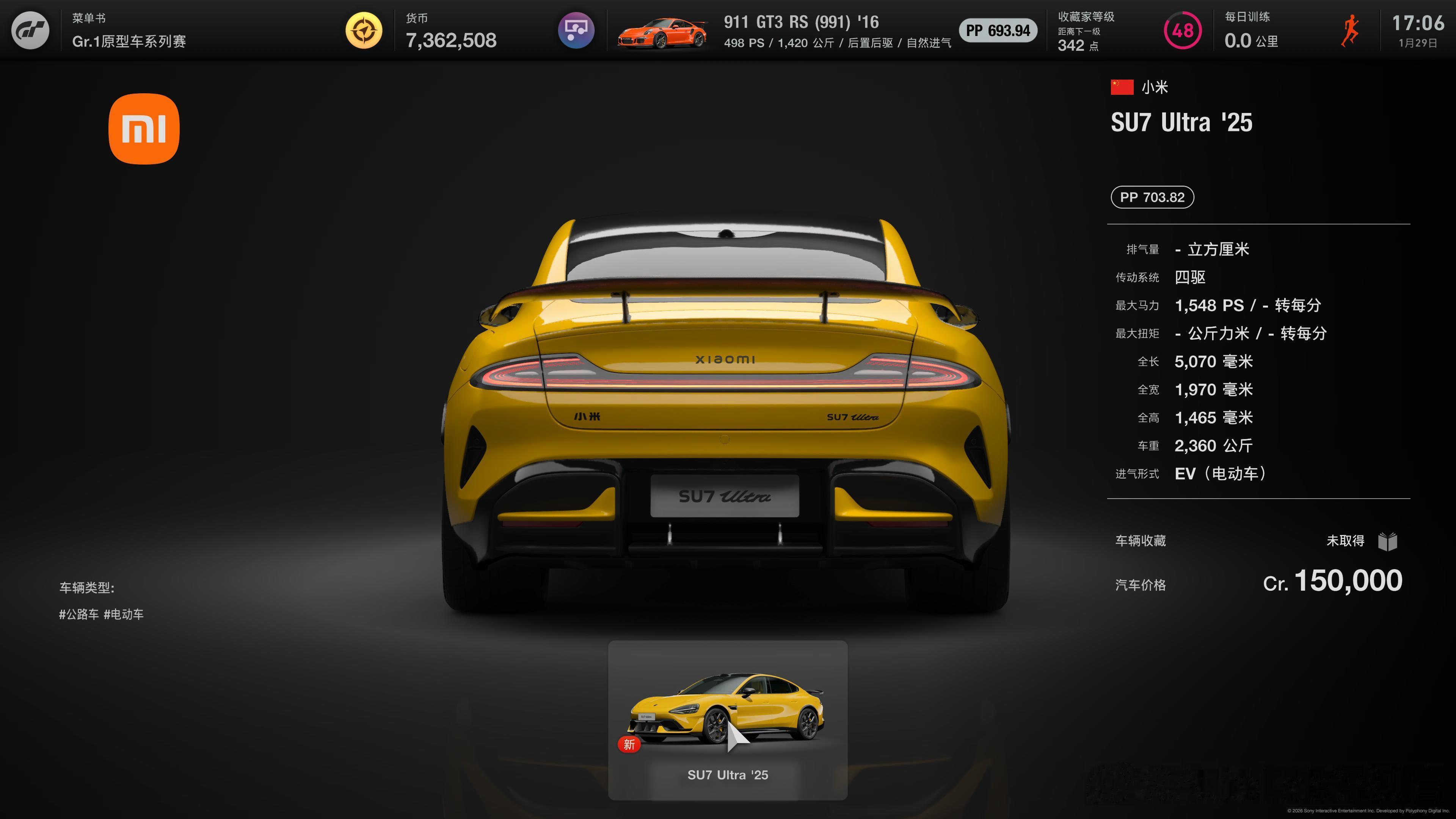Click the car collection book icon
The image size is (1456, 819).
[x=1388, y=541]
